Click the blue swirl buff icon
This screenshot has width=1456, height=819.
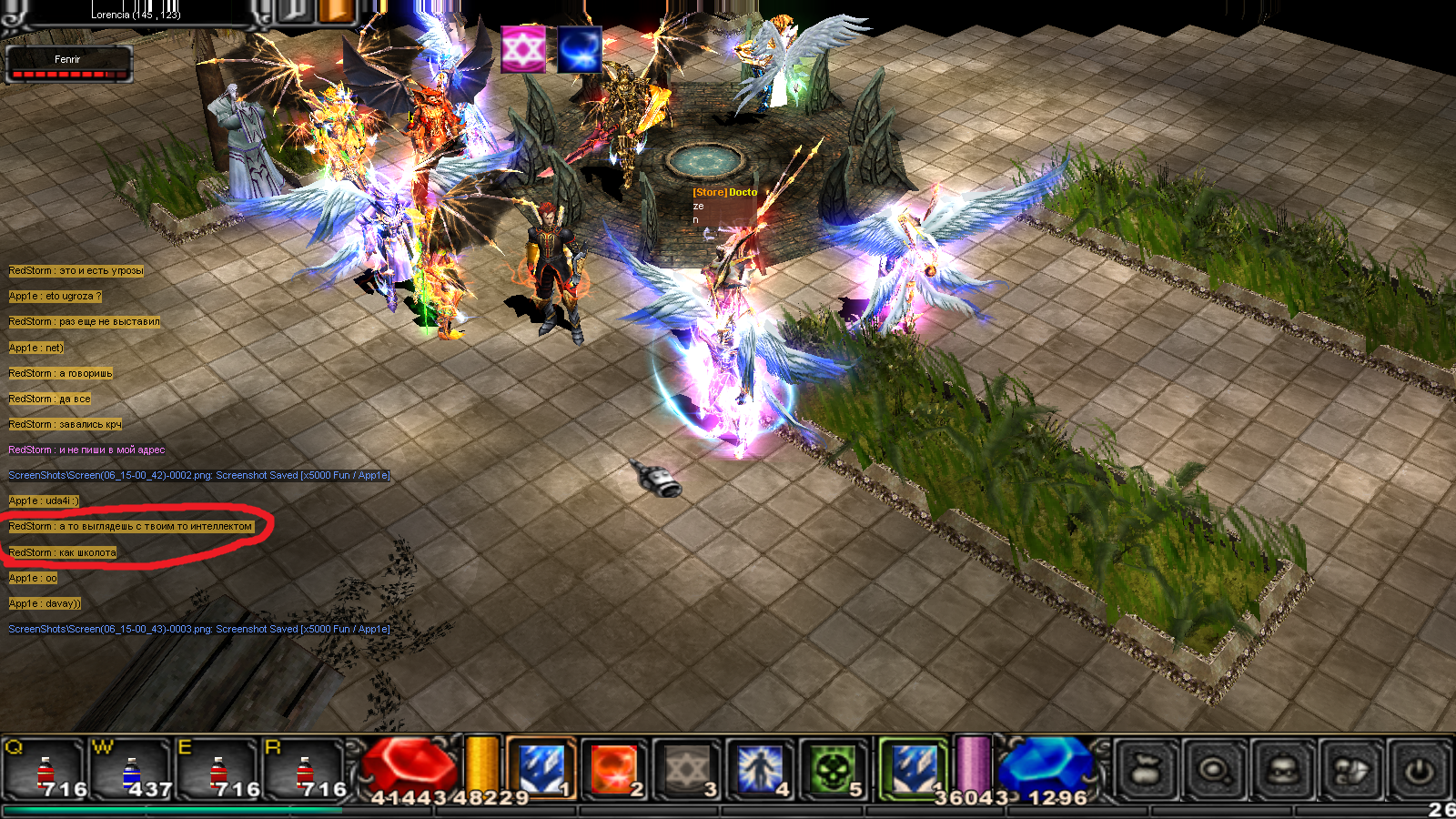point(580,49)
